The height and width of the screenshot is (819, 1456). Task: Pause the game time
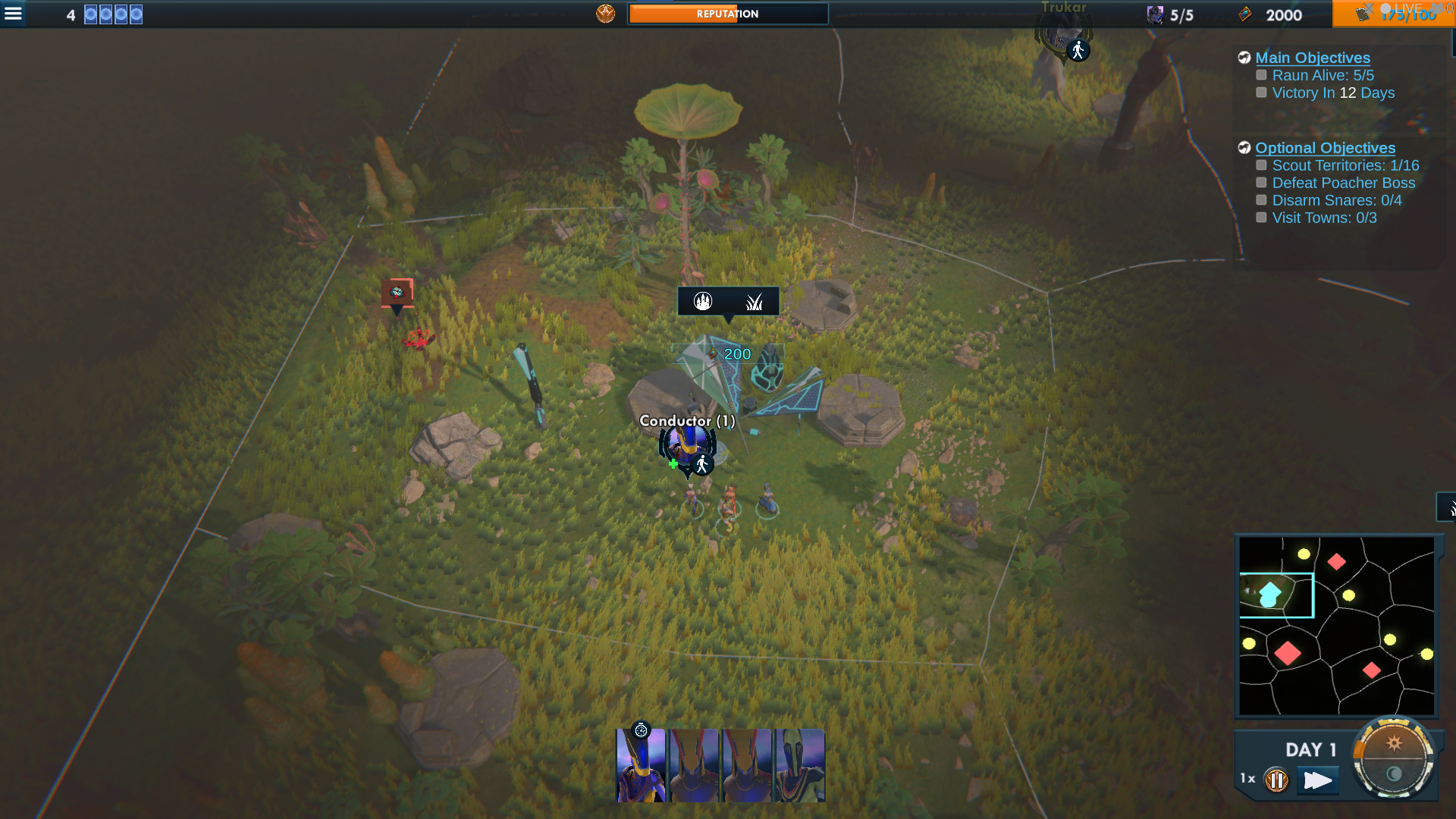(1276, 780)
